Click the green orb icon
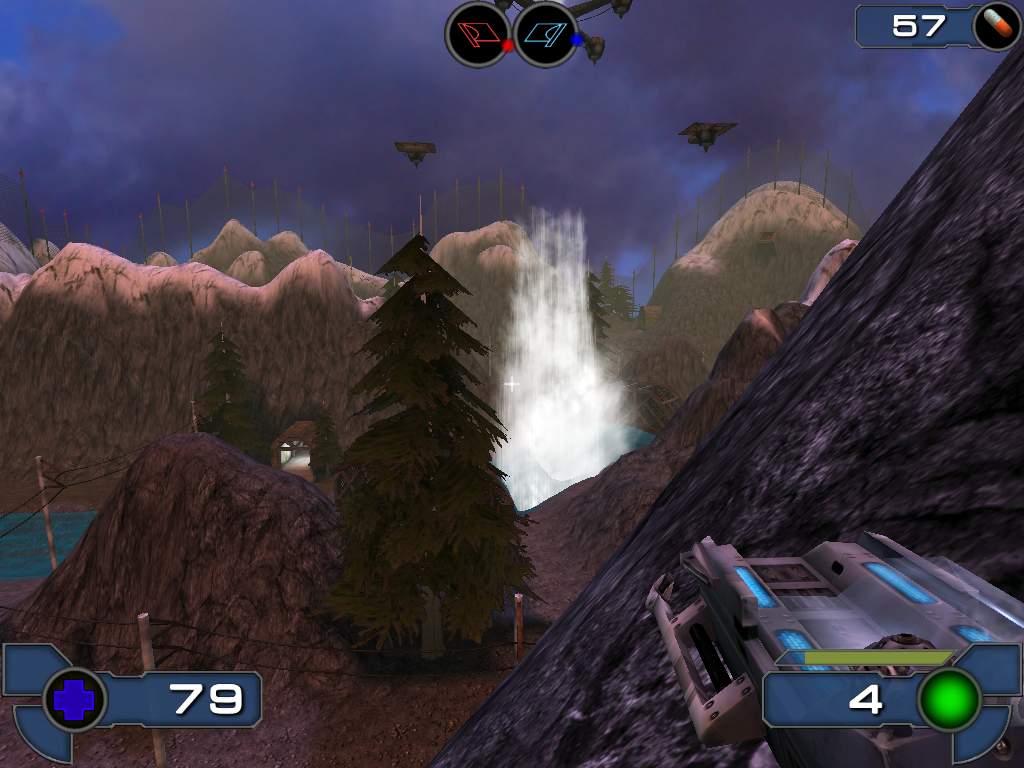1024x768 pixels. [949, 699]
